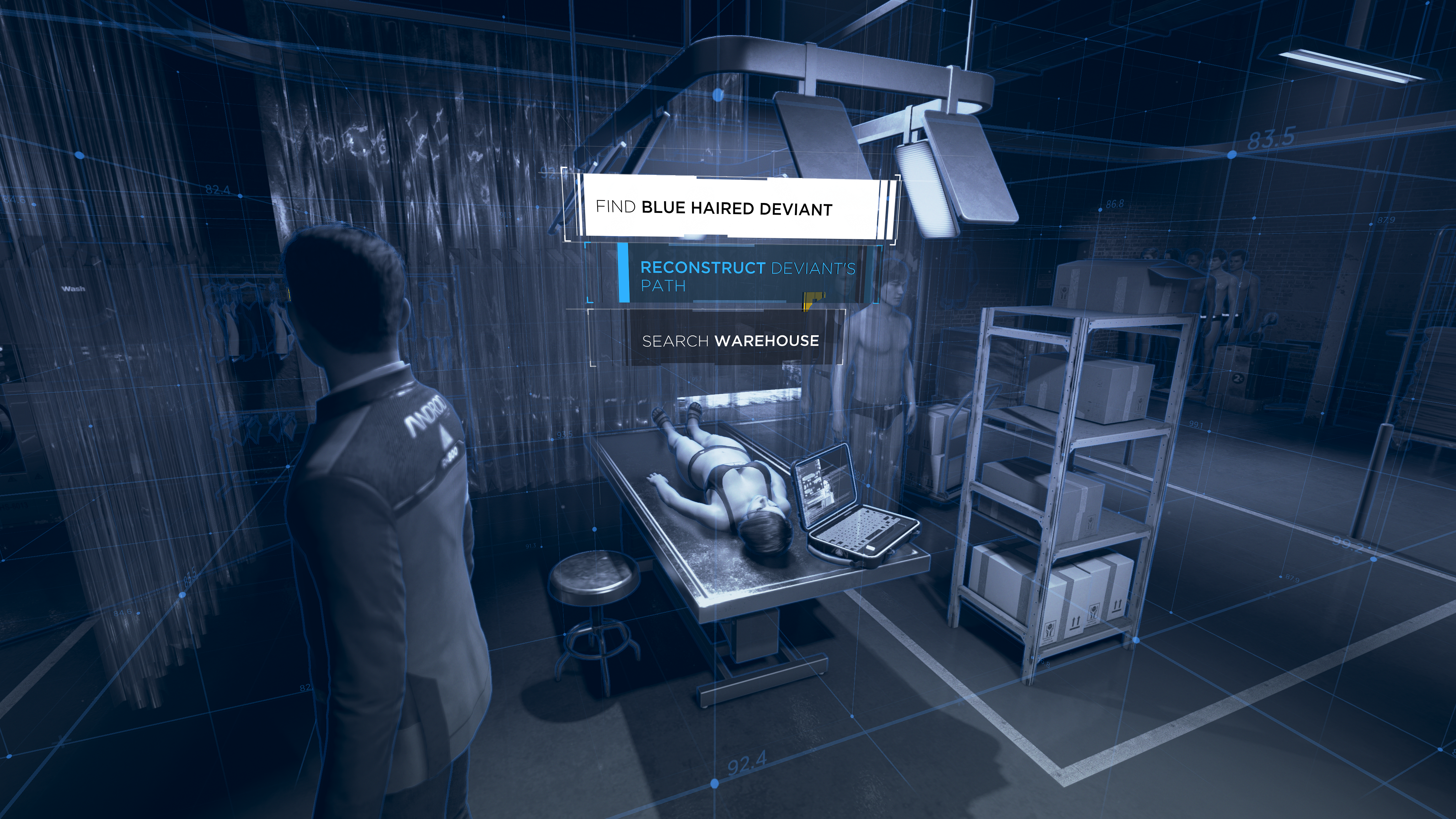This screenshot has width=1456, height=819.
Task: Open the Search Warehouse objective
Action: click(x=730, y=340)
